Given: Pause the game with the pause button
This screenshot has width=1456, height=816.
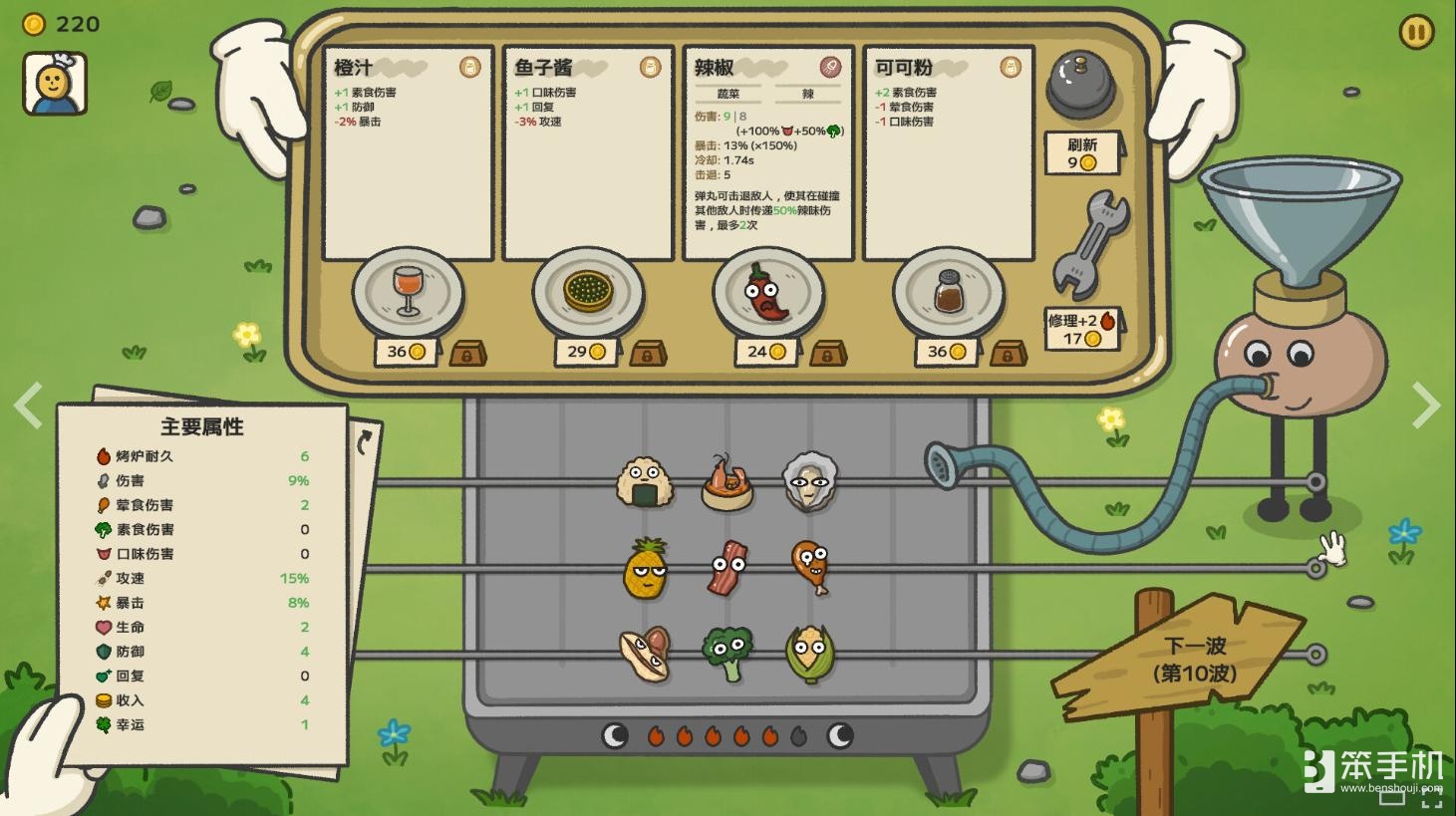Looking at the screenshot, I should [1417, 31].
